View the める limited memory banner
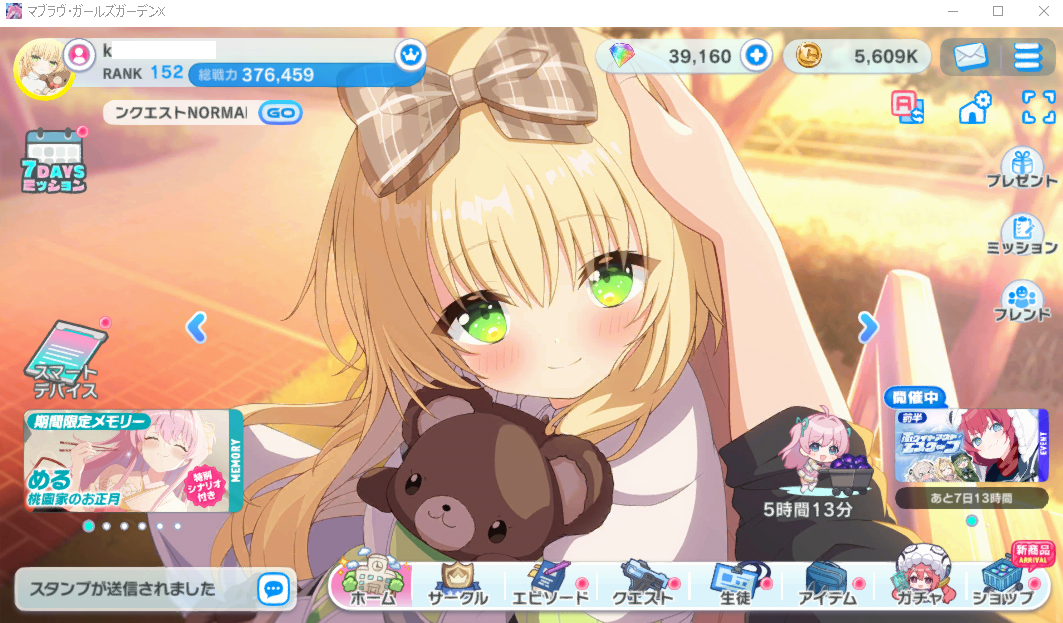 [133, 461]
